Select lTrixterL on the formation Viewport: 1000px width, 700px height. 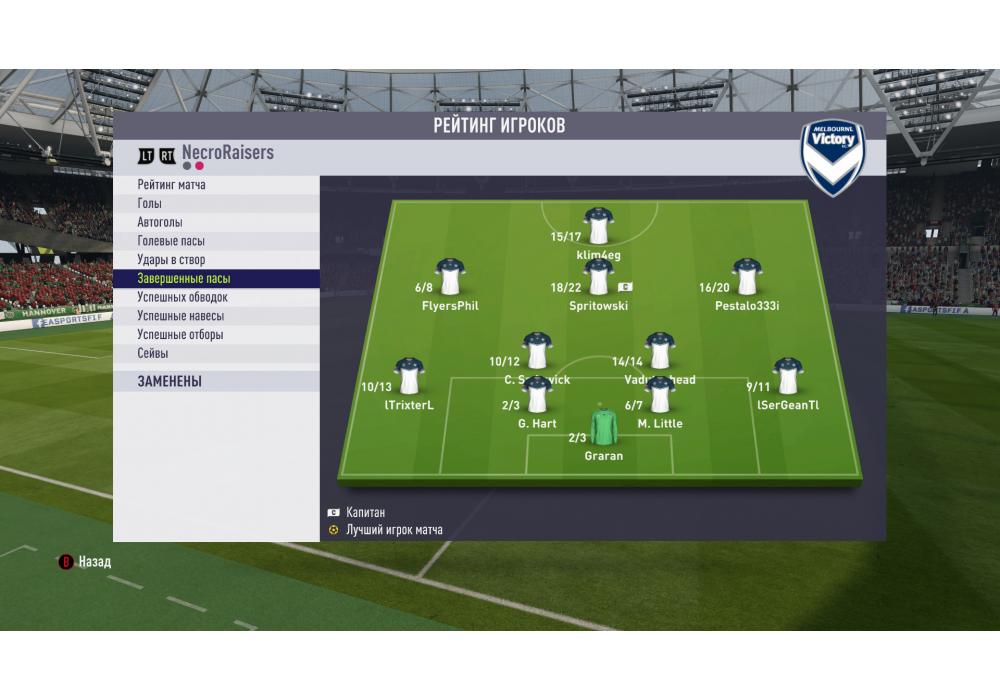(409, 377)
